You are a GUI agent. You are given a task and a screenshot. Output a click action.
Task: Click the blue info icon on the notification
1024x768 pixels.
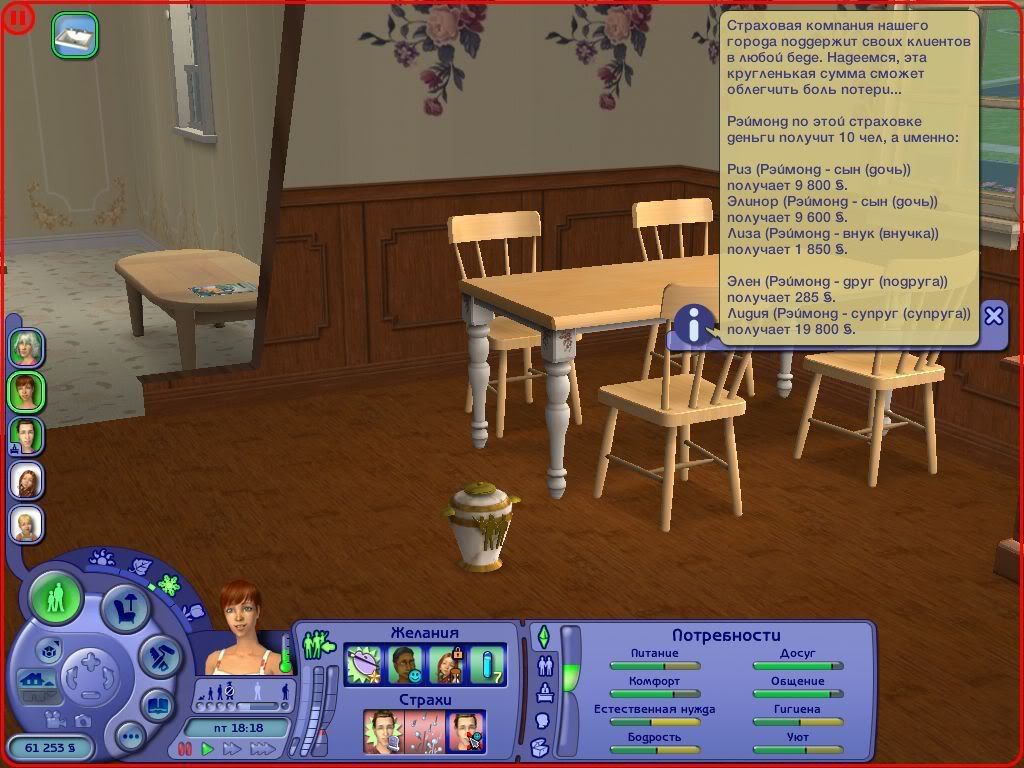(x=693, y=325)
